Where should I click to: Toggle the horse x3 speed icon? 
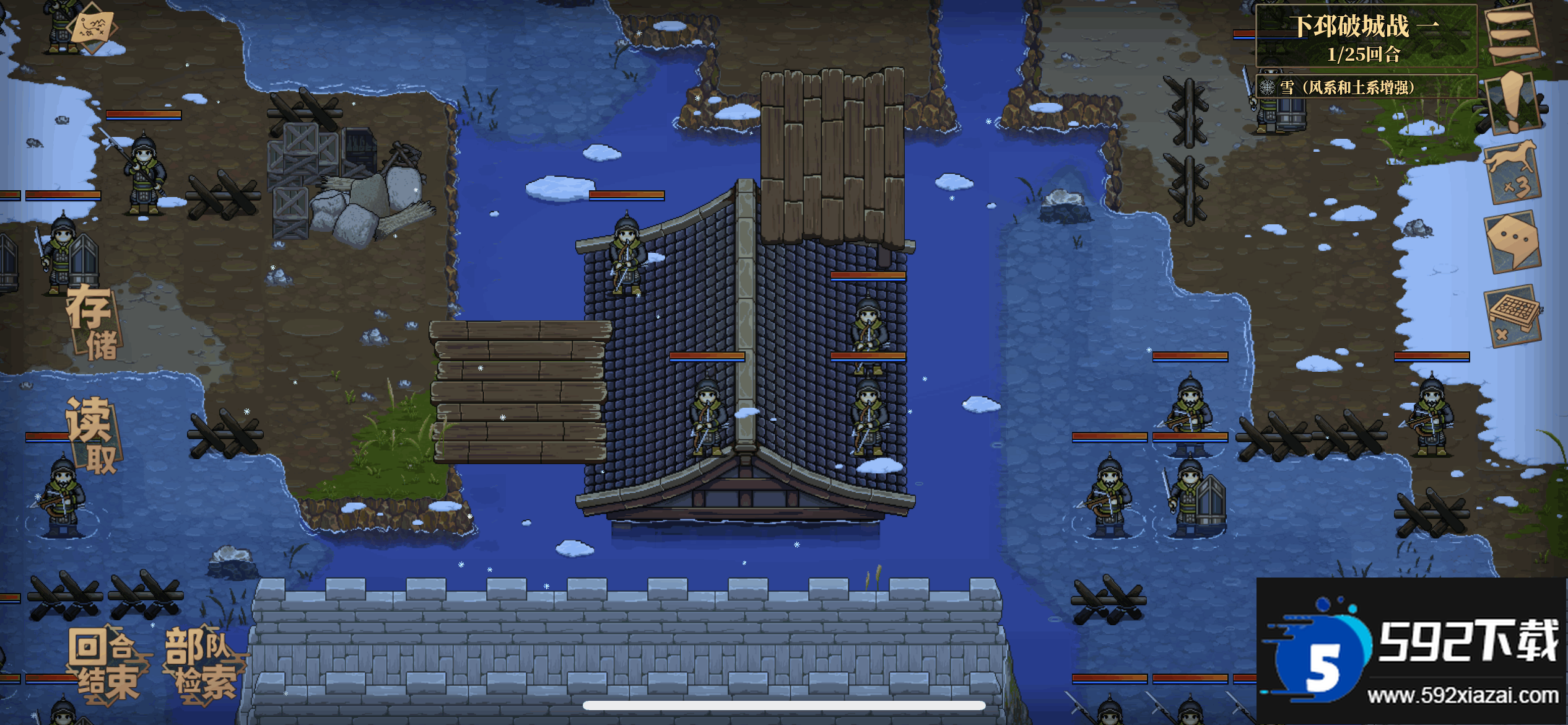1512,171
